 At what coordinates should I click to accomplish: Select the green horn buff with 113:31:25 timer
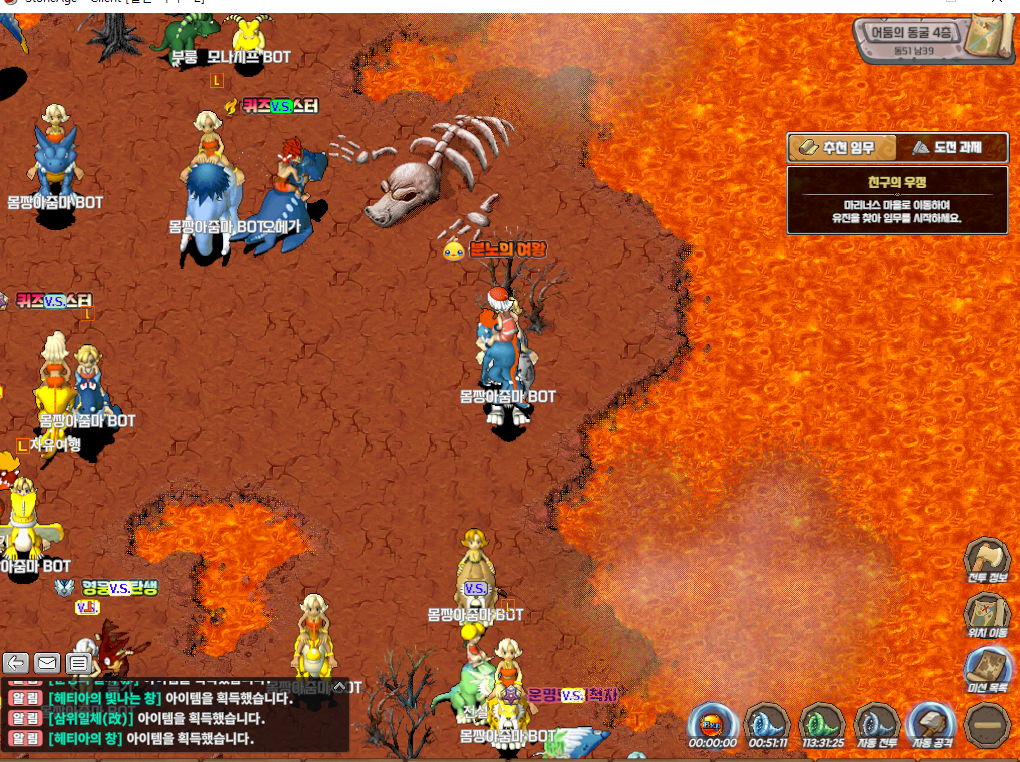pos(822,724)
